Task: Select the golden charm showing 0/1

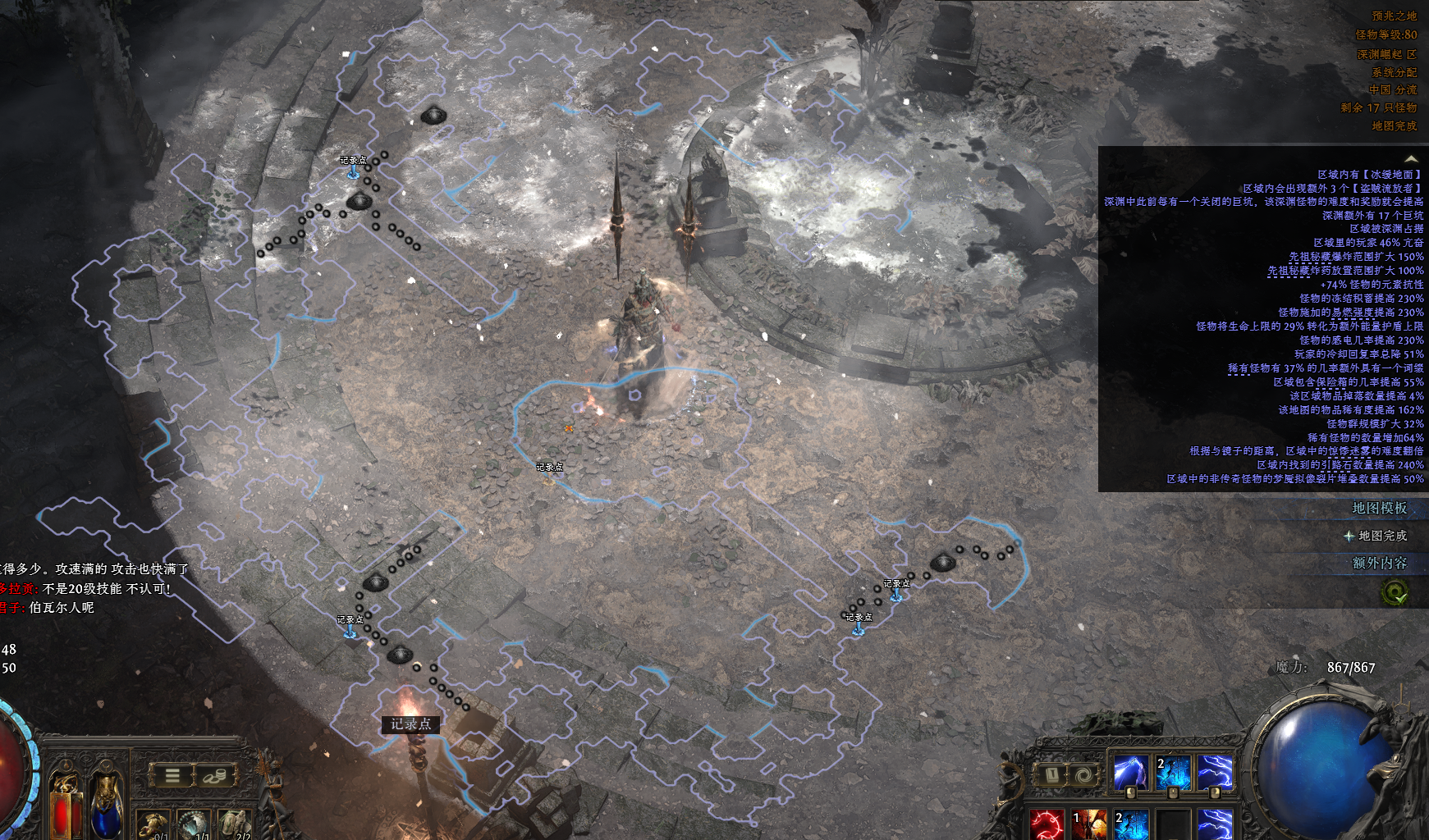Action: 153,824
